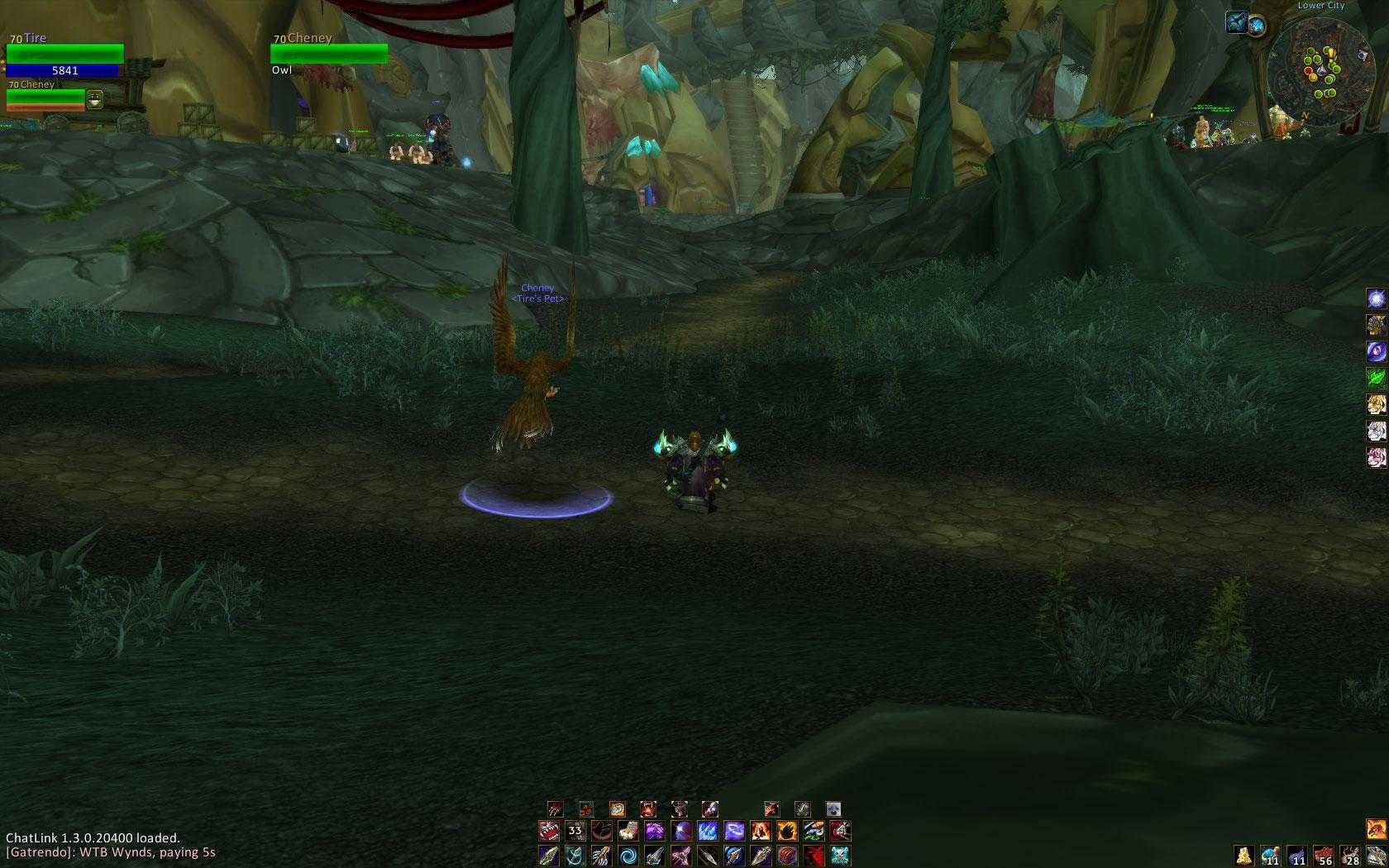The height and width of the screenshot is (868, 1389).
Task: Use the golden item in bottom-right bar
Action: click(x=1243, y=855)
